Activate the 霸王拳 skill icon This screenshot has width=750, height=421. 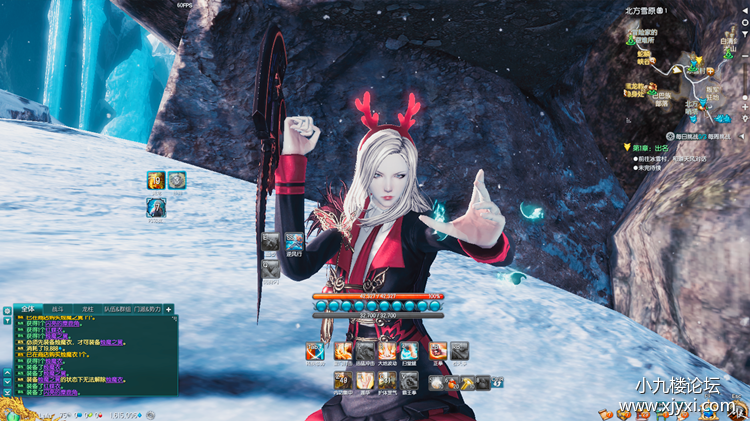(x=409, y=382)
